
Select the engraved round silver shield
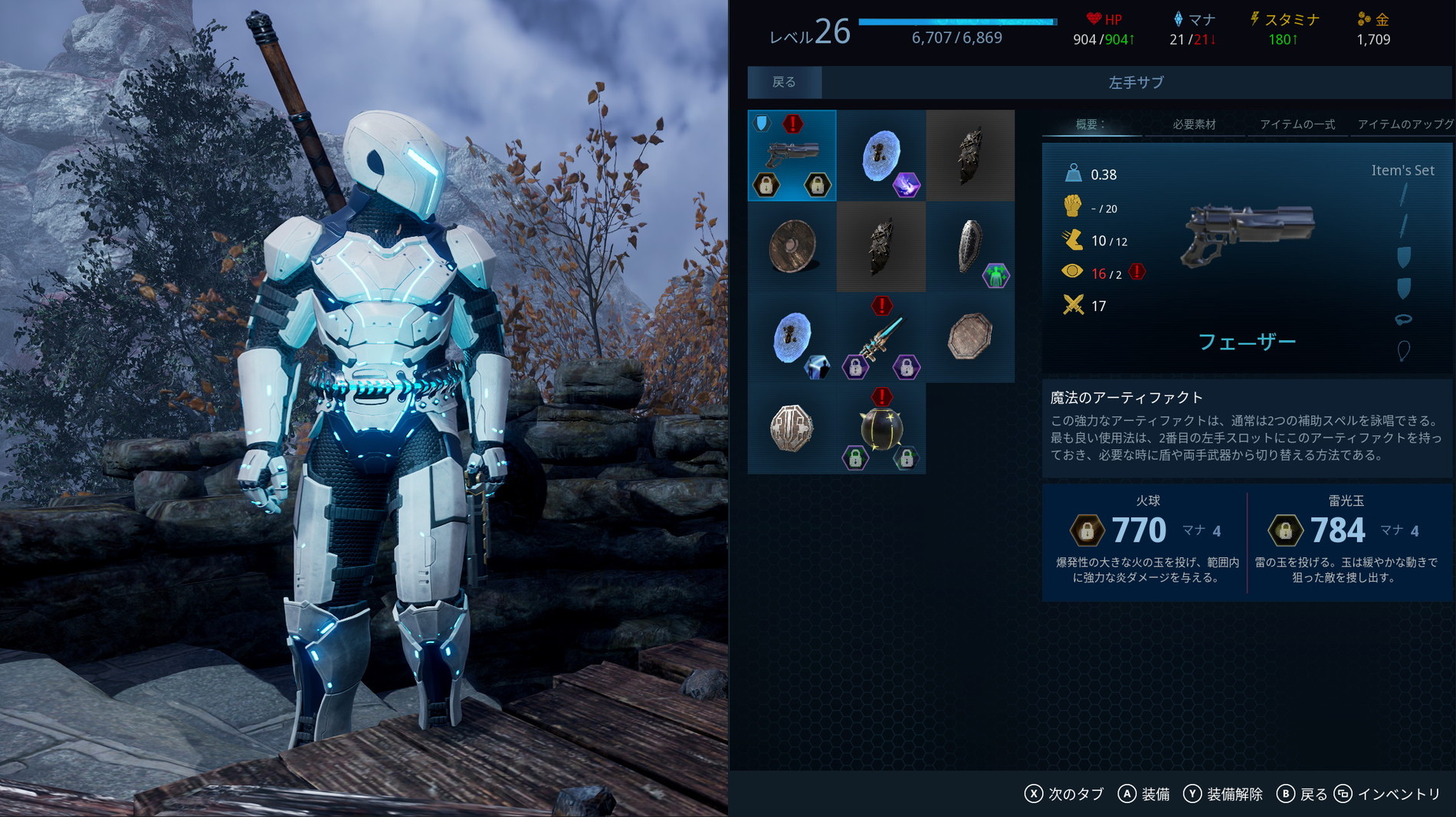point(792,428)
